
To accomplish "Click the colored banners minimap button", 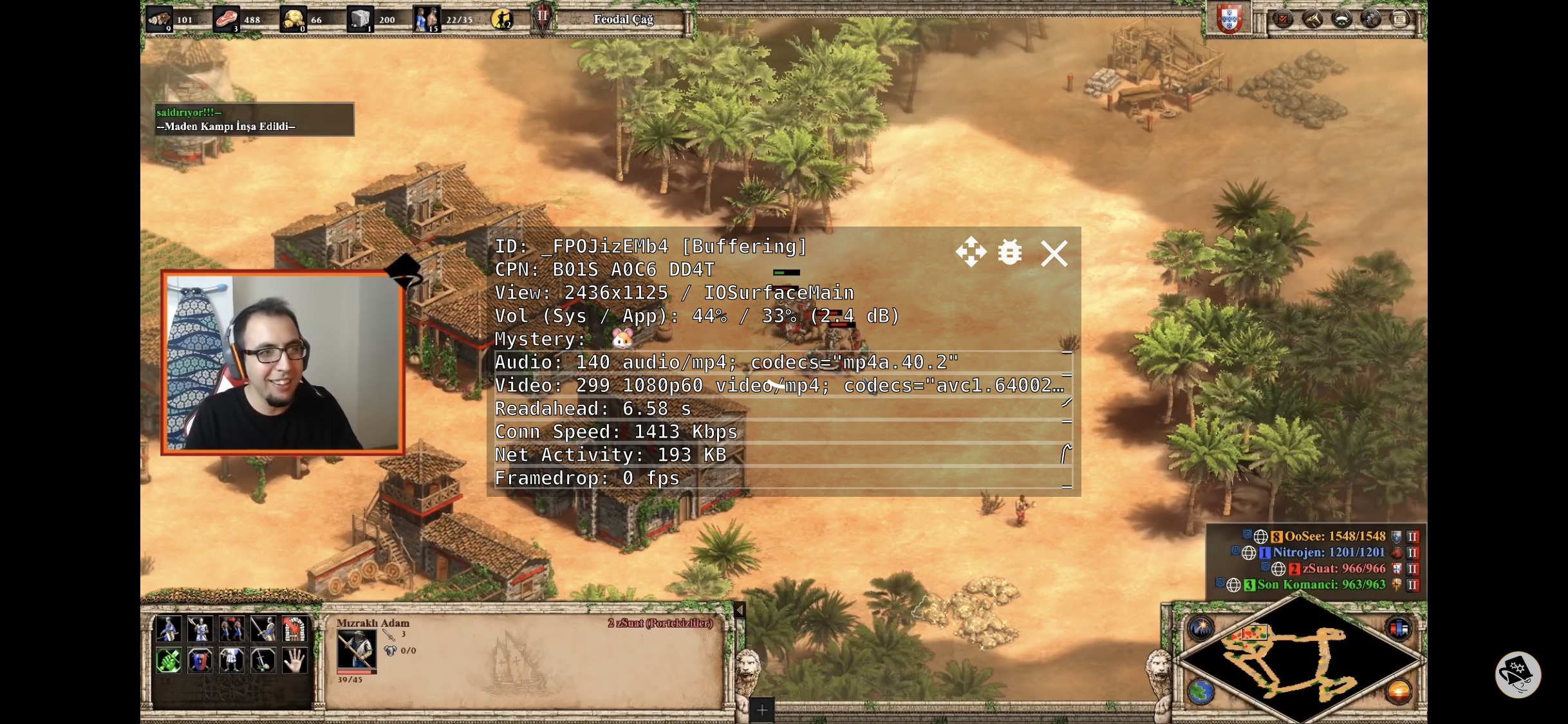I will (x=1399, y=628).
